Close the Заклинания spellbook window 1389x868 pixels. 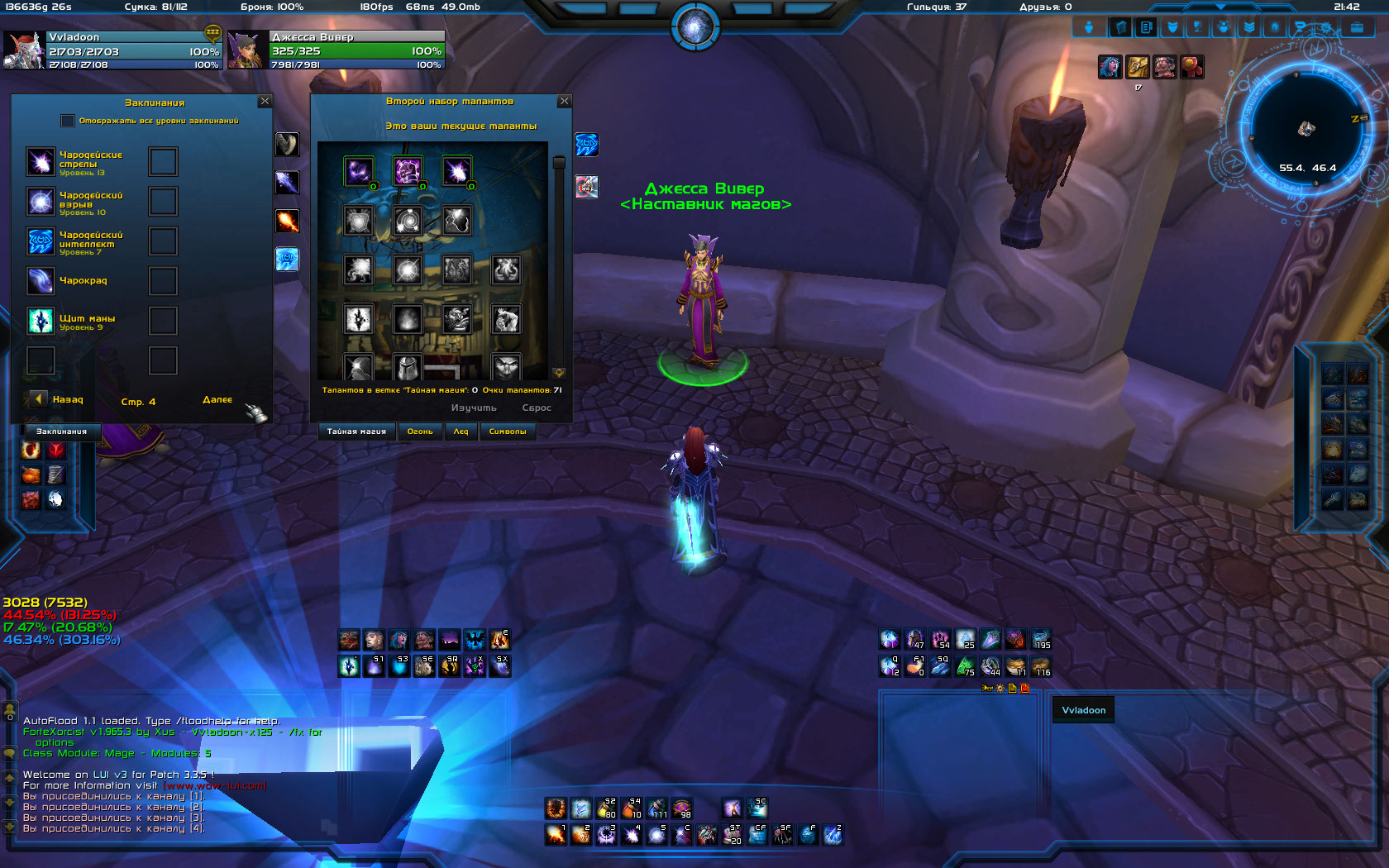pyautogui.click(x=265, y=101)
